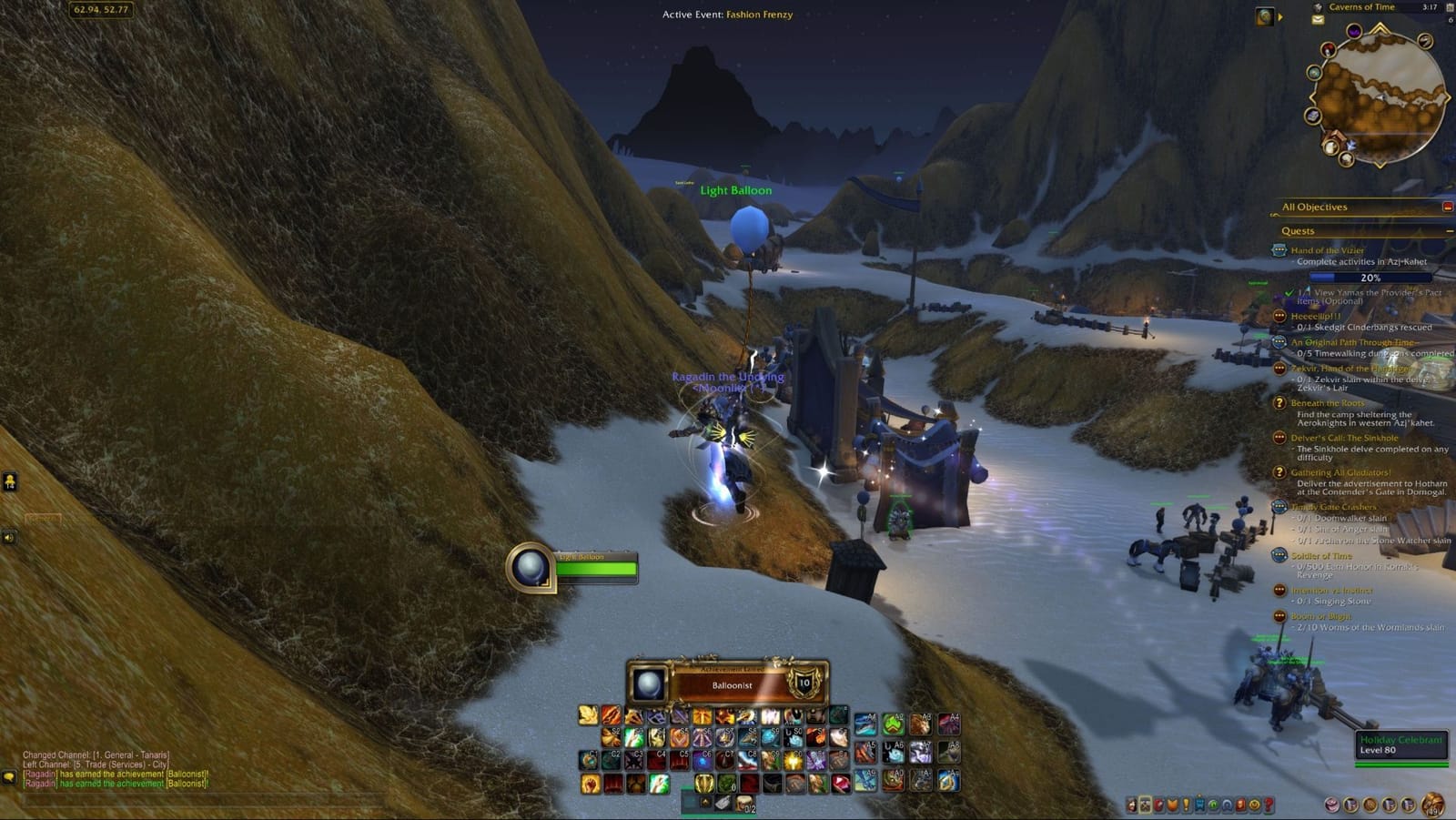Open the main backpack bag
The width and height of the screenshot is (1456, 820).
[x=1431, y=804]
